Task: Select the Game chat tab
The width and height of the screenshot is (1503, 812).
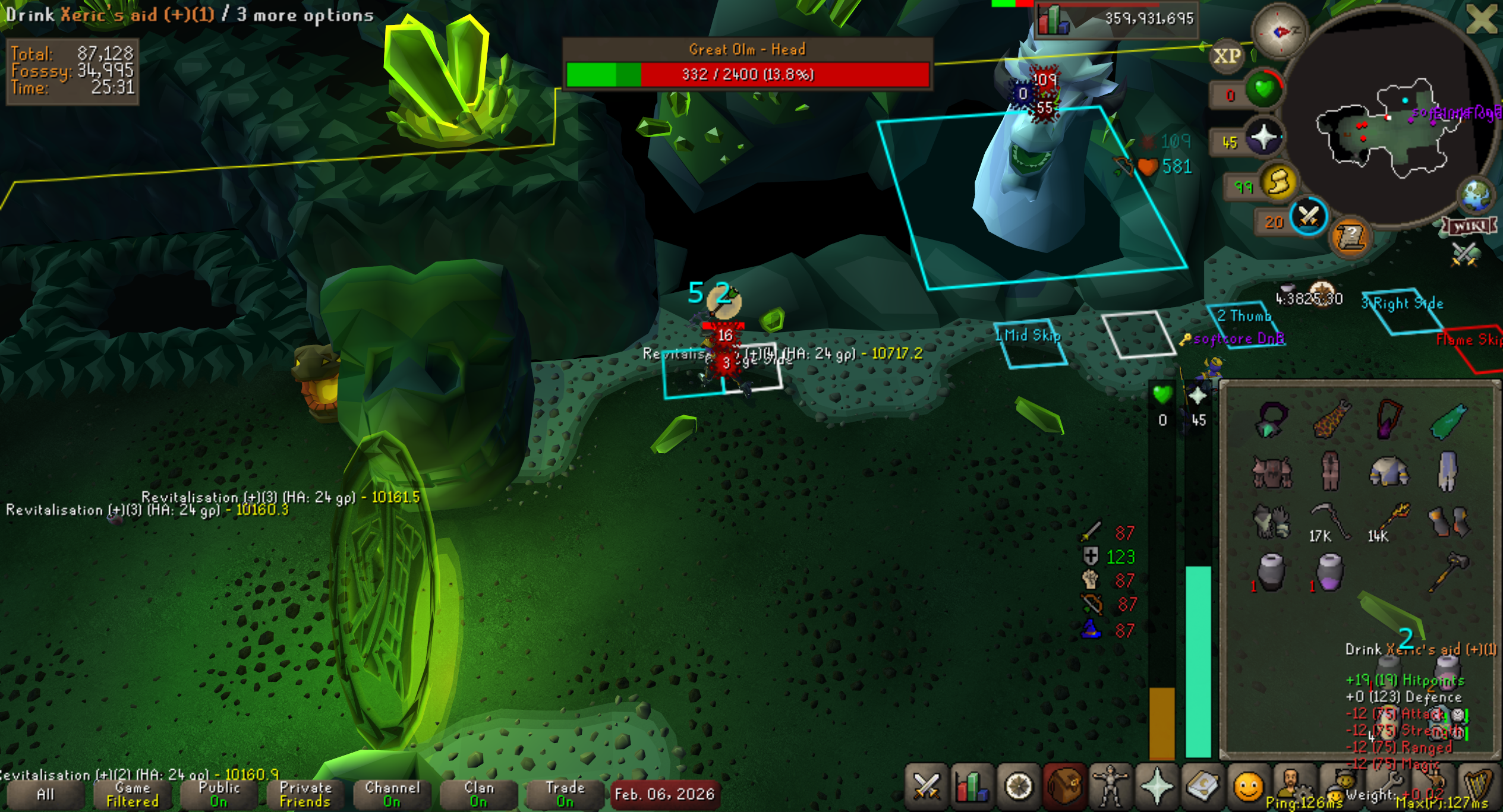Action: pyautogui.click(x=132, y=794)
